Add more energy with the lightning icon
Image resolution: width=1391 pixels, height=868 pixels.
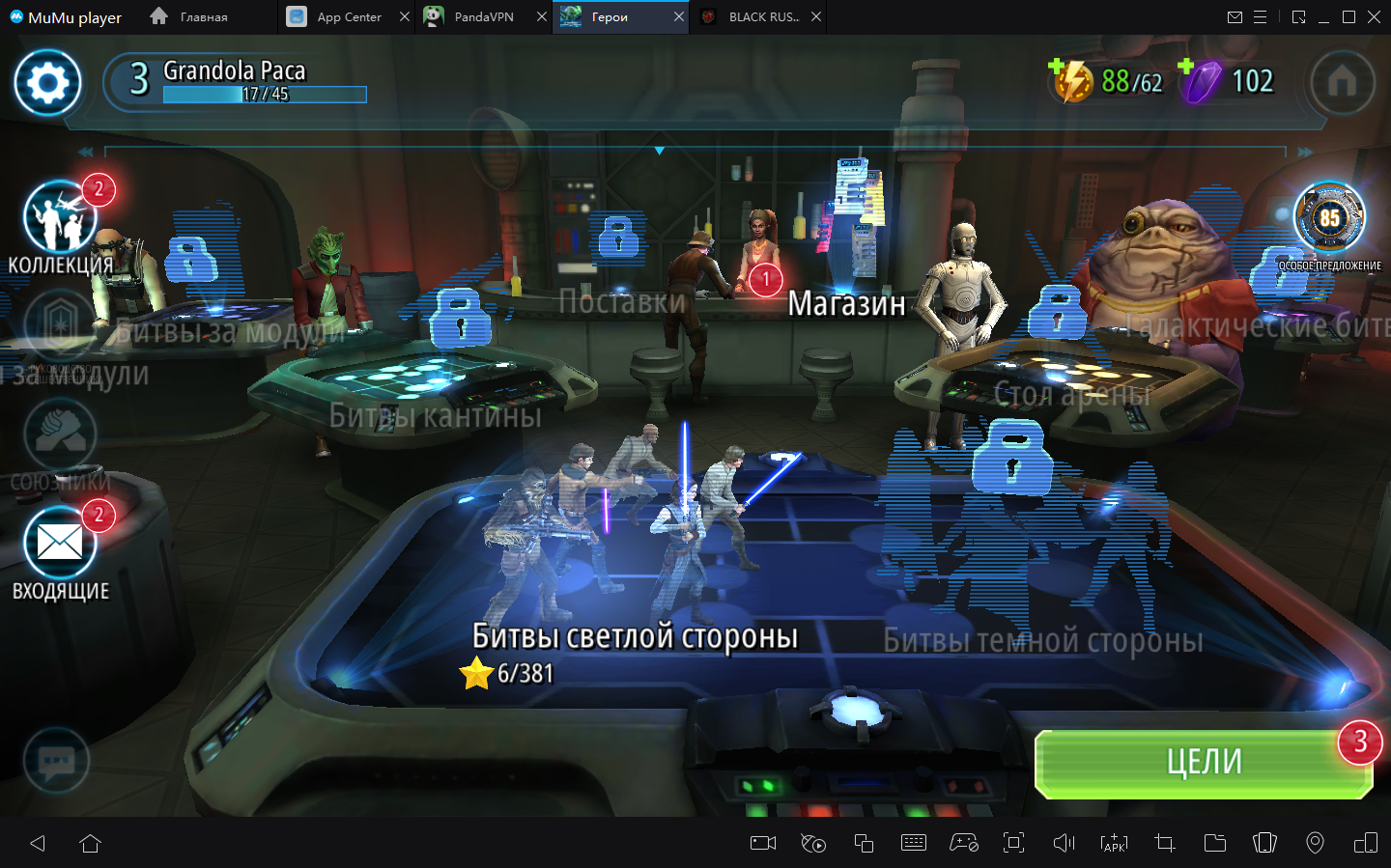coord(1071,81)
